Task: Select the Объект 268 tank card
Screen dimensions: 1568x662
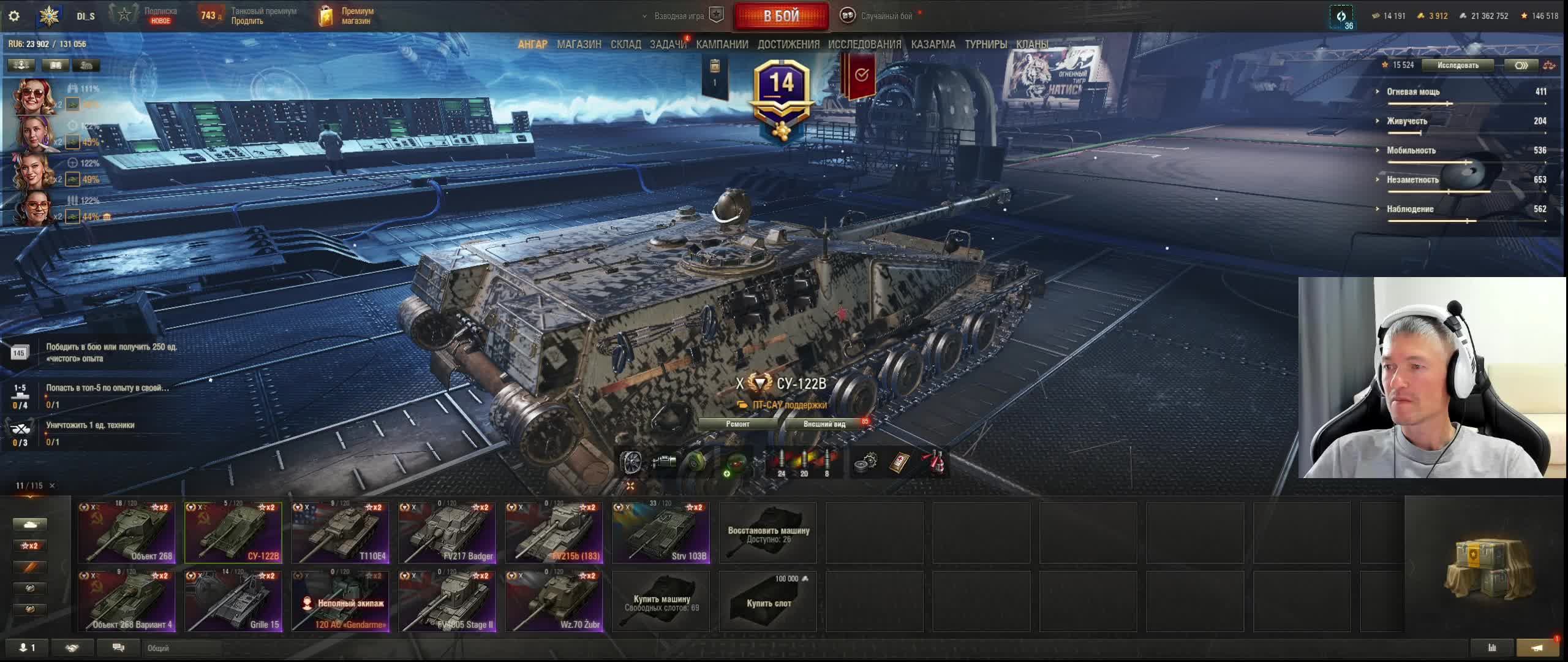Action: click(x=127, y=533)
